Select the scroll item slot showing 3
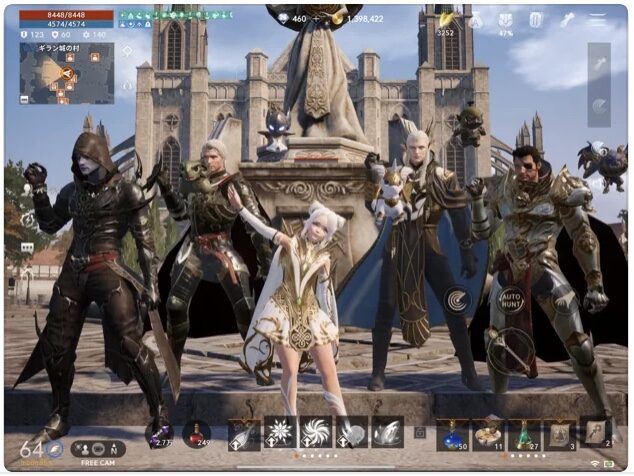The width and height of the screenshot is (634, 476). [559, 433]
